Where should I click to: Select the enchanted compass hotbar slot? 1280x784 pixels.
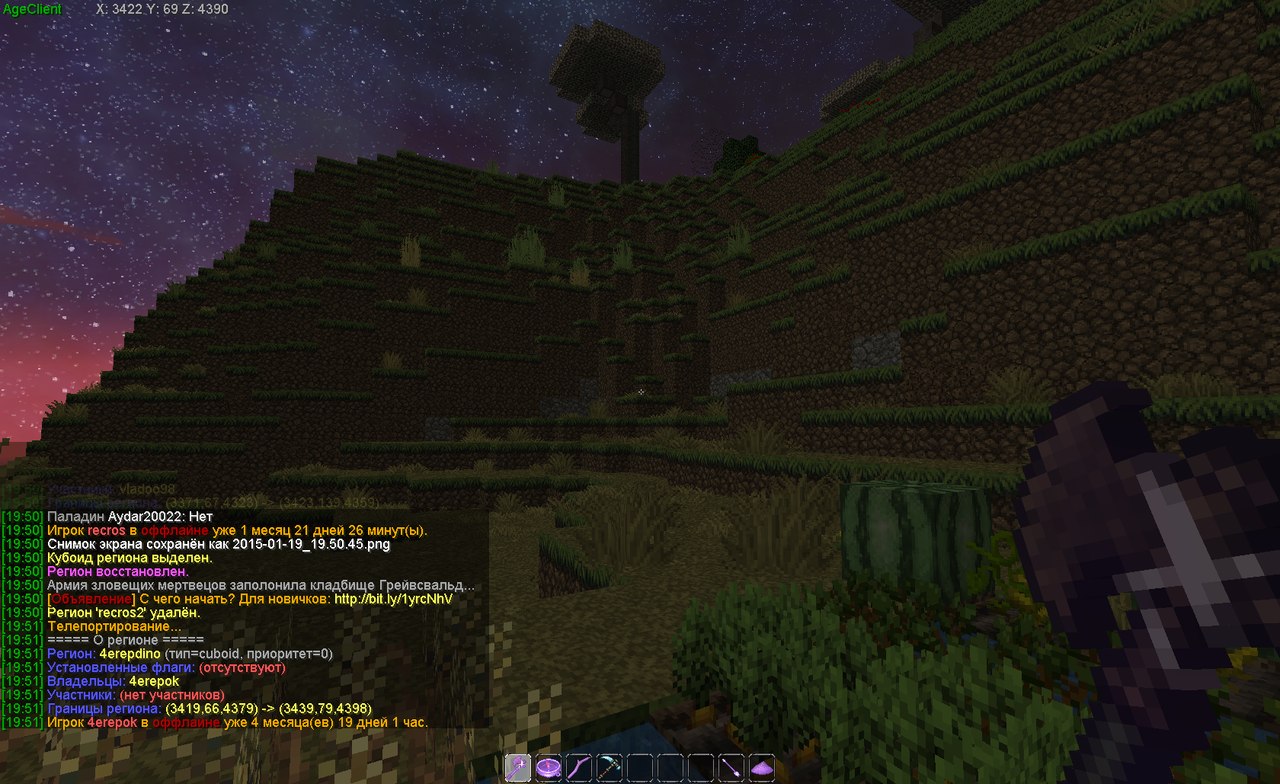548,767
